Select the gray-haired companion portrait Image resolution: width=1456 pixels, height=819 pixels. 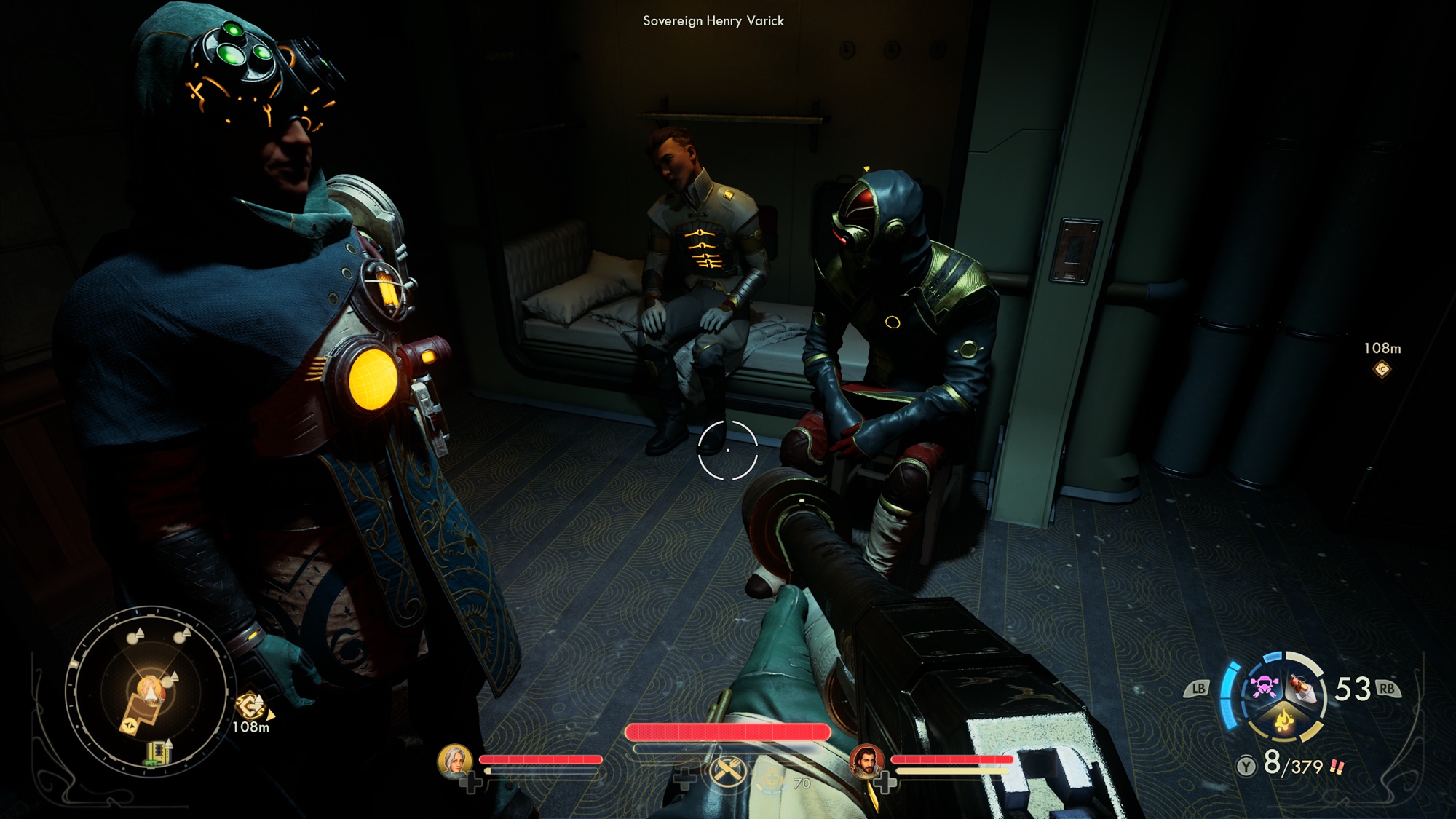pos(454,761)
